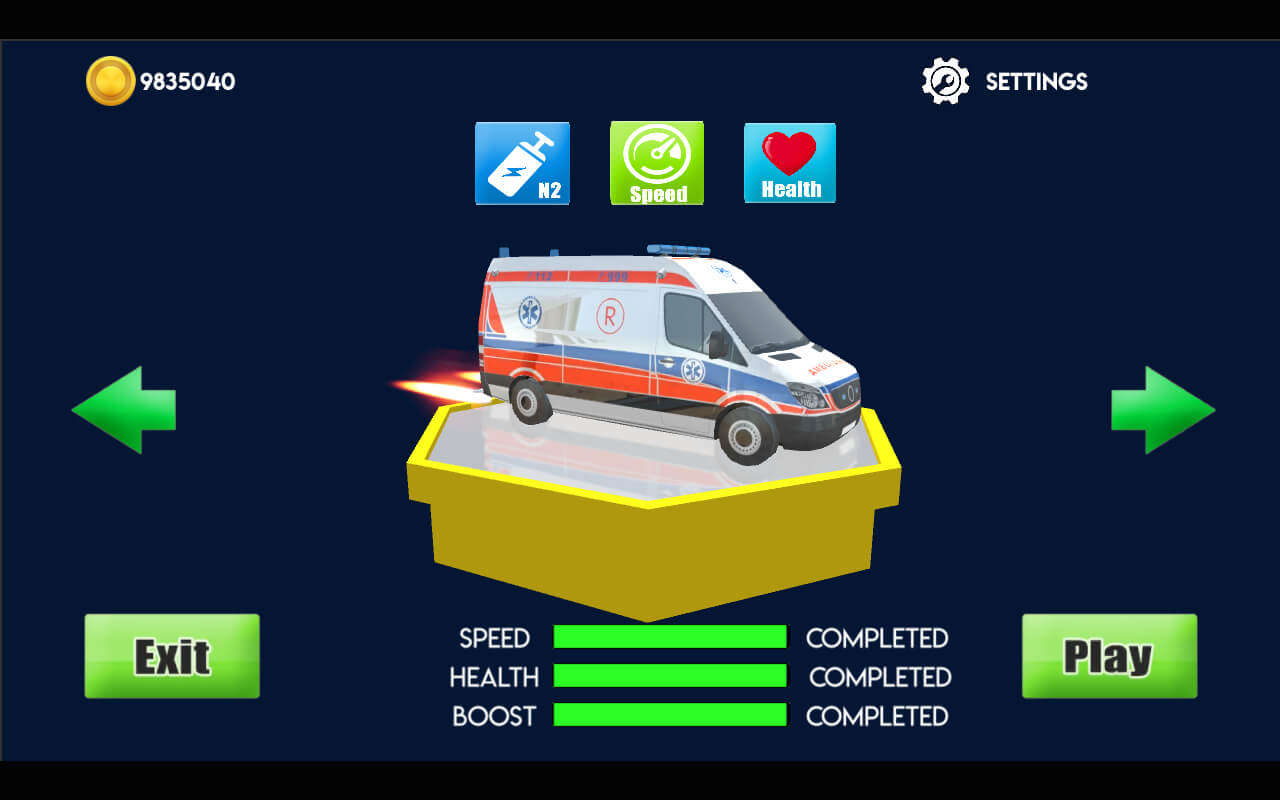
Task: Click the green left arrow for previous vehicle
Action: point(123,408)
